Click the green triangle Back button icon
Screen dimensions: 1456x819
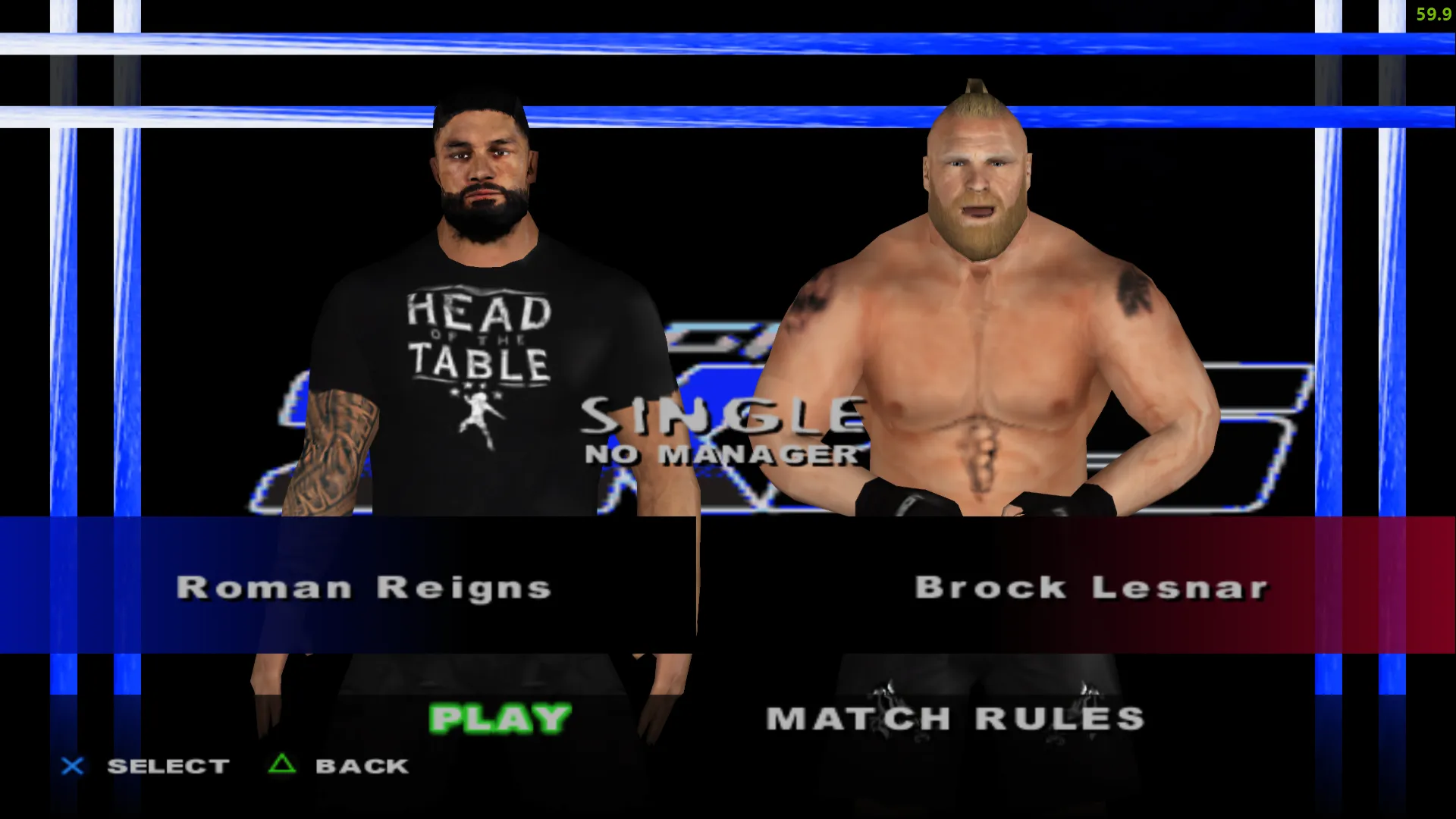point(281,765)
